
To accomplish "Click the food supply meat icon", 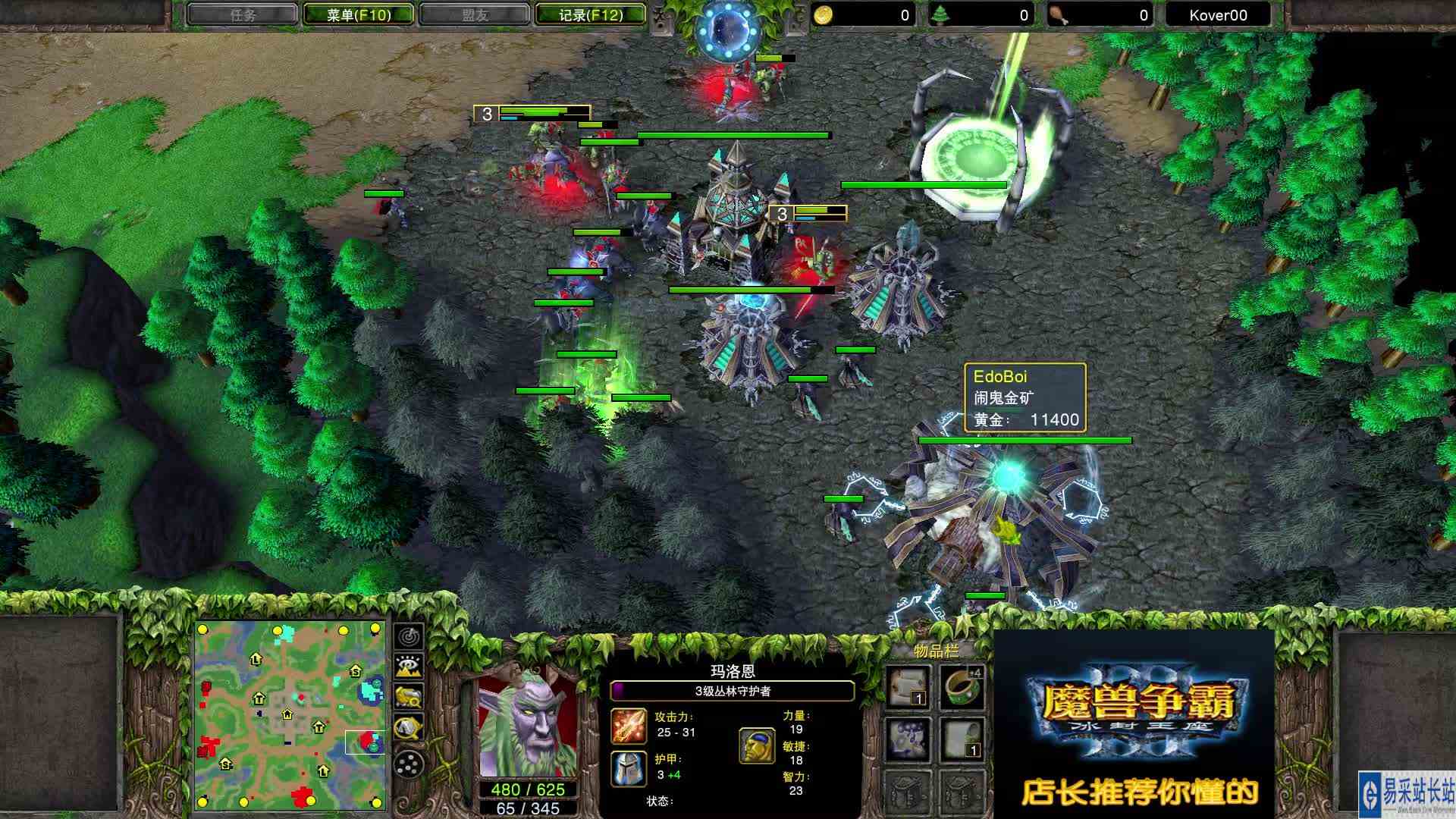I will click(1059, 14).
